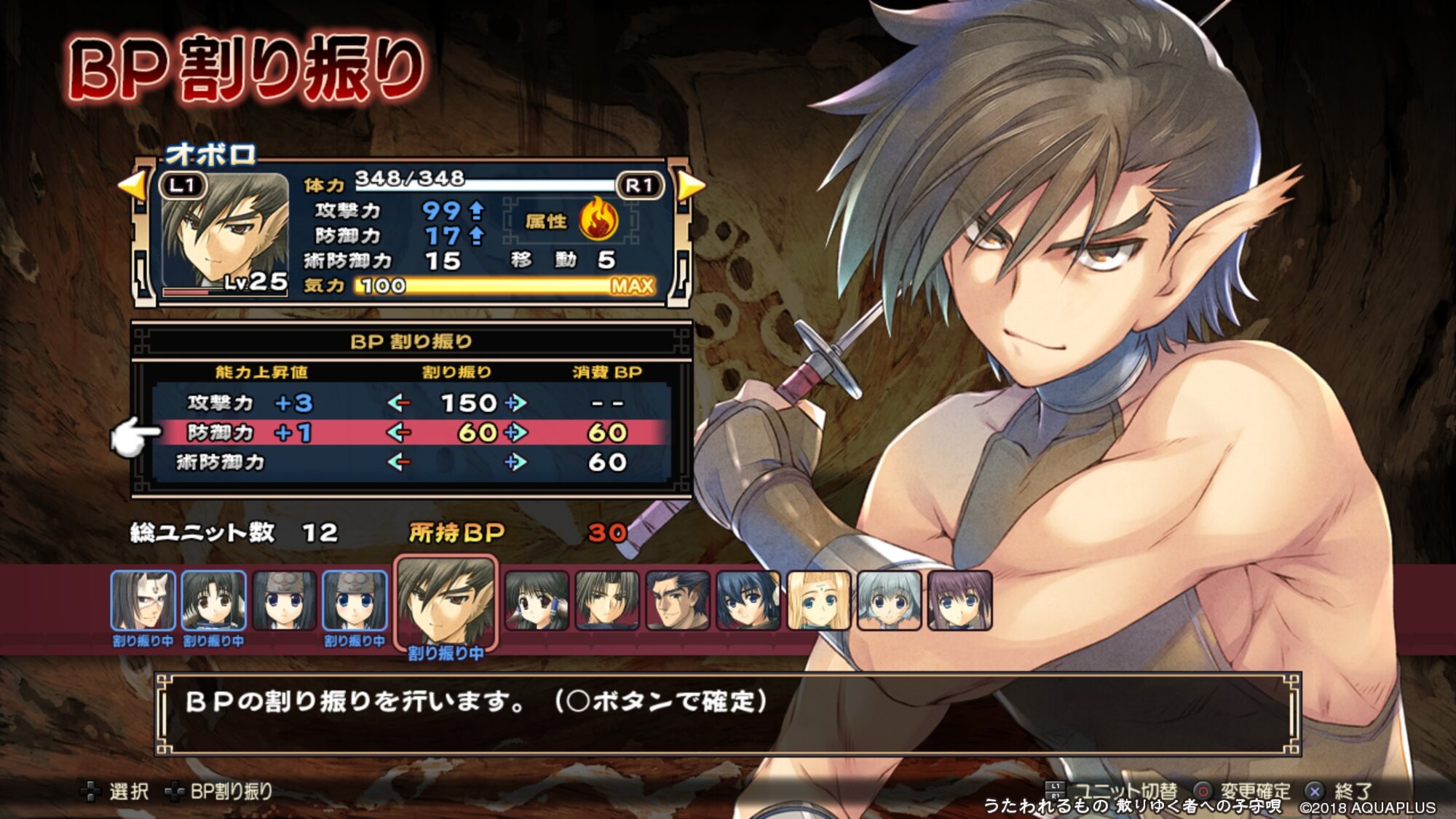Click the yellow right arrow for next unit

(x=691, y=186)
